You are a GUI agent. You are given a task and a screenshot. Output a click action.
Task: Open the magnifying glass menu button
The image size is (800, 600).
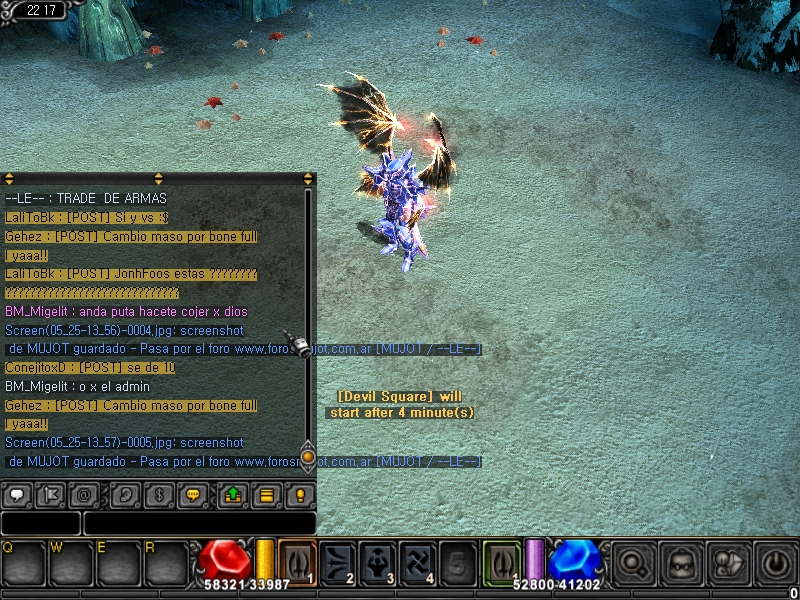point(633,563)
